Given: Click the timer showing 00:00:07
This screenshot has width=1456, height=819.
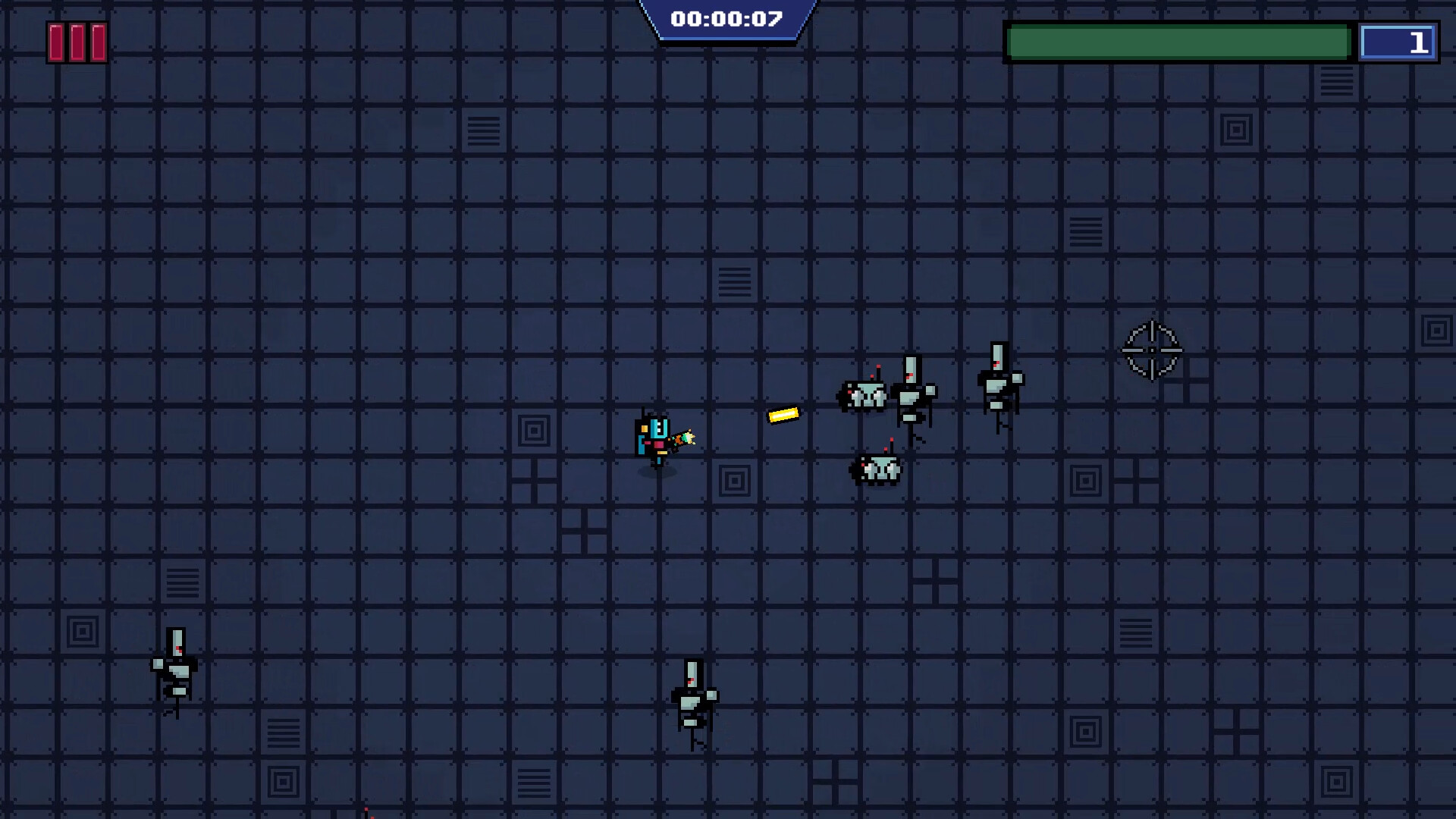Looking at the screenshot, I should [728, 17].
